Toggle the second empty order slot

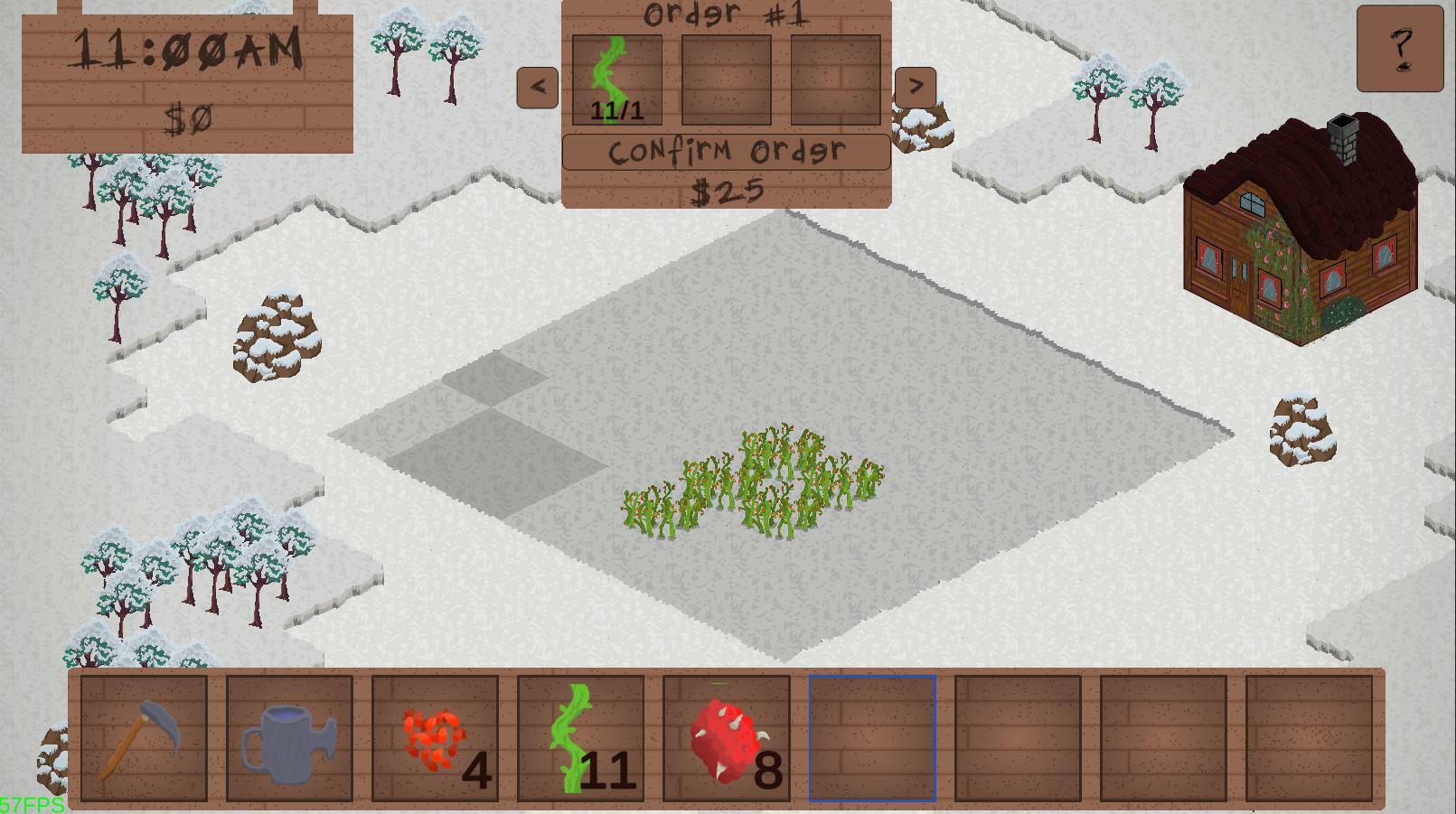(x=727, y=80)
